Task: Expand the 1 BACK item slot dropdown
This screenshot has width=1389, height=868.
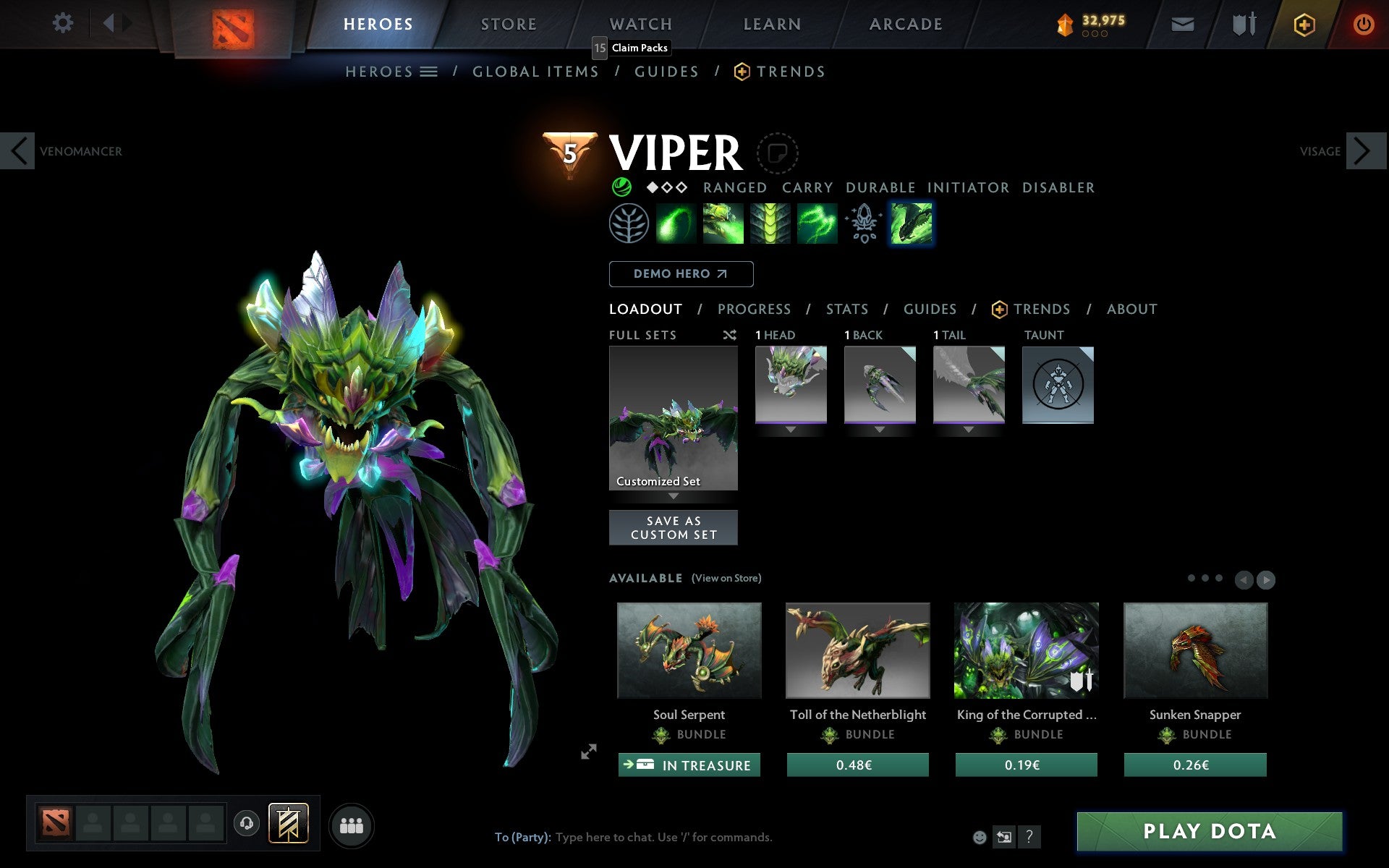Action: click(880, 428)
